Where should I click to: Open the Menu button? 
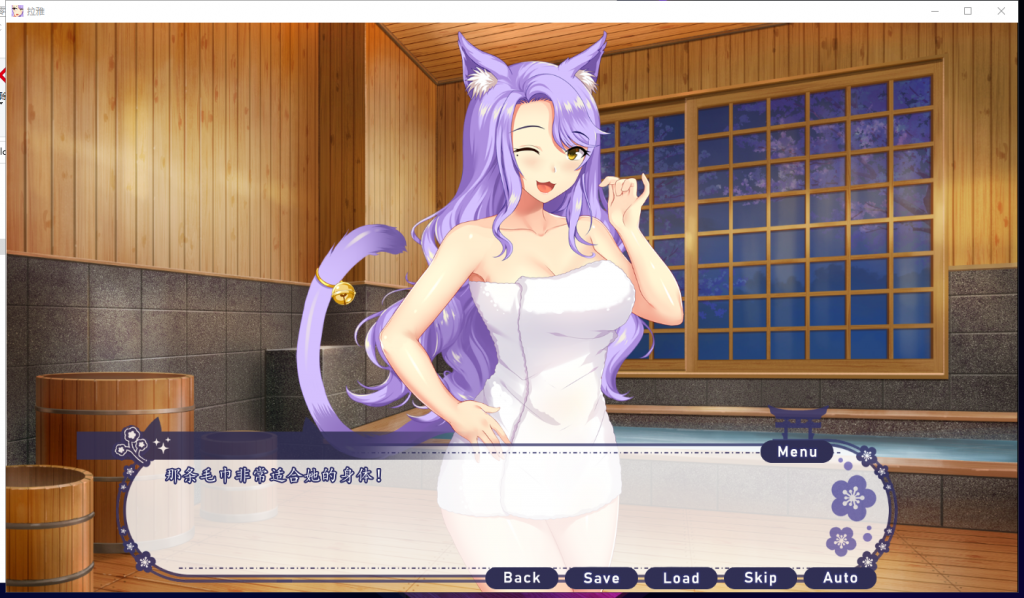click(x=797, y=452)
